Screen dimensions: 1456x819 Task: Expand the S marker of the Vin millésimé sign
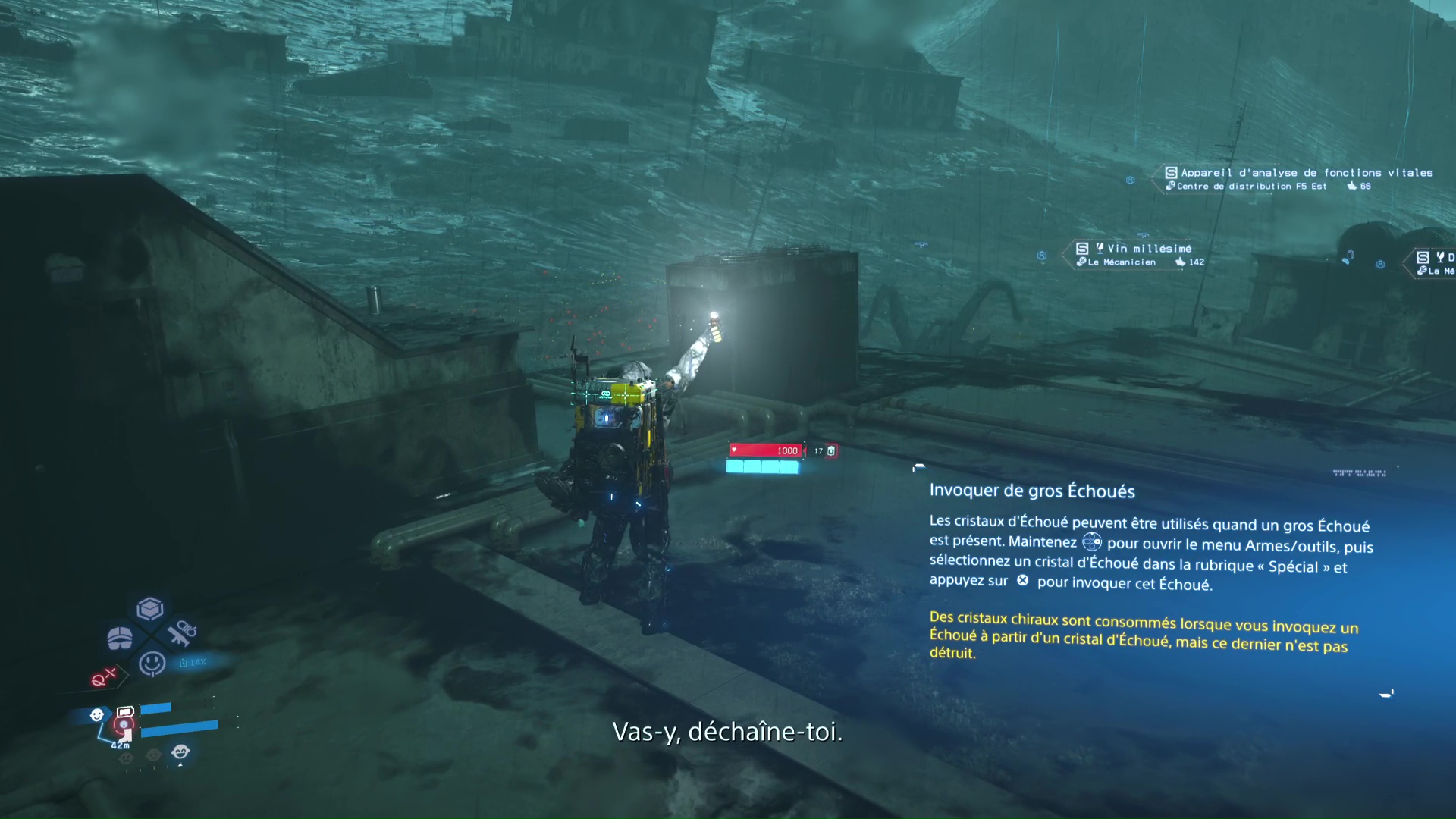point(1082,249)
